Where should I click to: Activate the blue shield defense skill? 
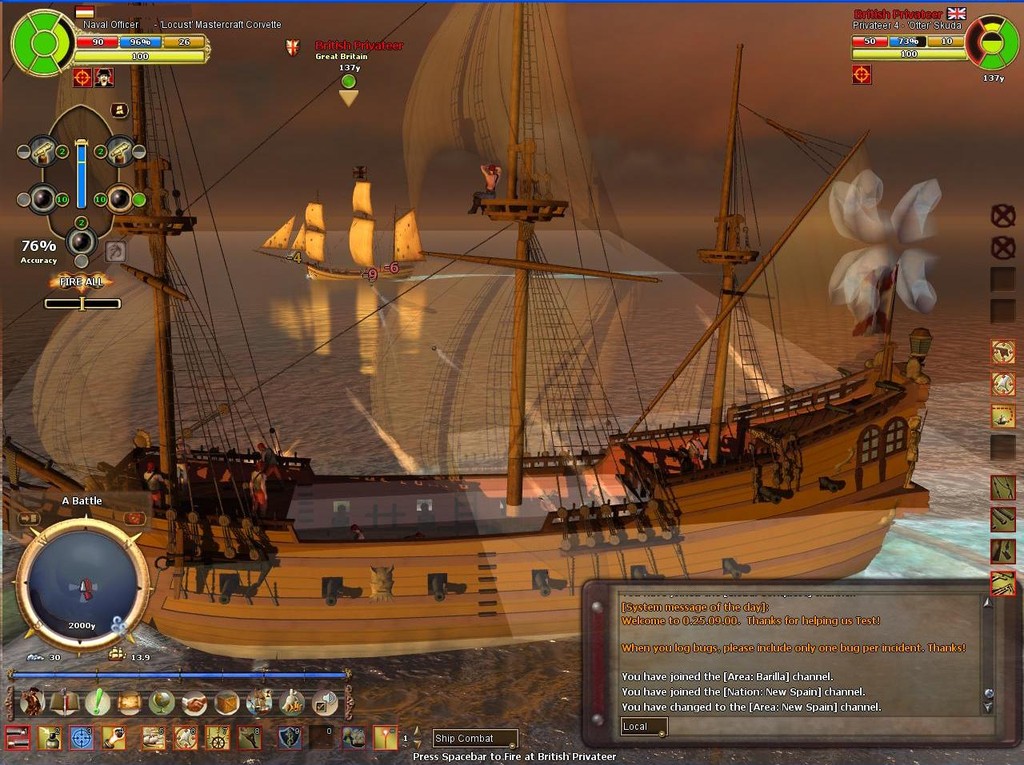pyautogui.click(x=289, y=738)
